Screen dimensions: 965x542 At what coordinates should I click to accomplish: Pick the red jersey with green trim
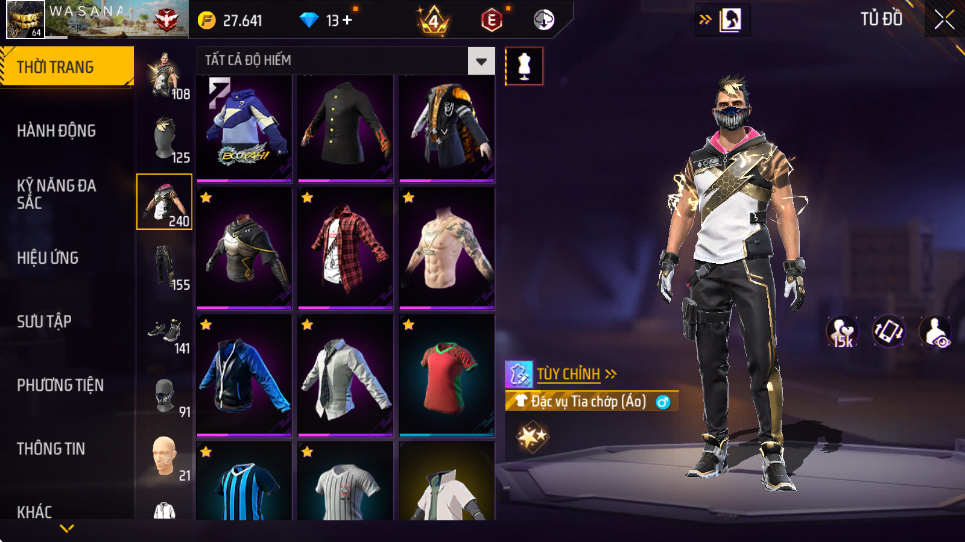(x=447, y=374)
